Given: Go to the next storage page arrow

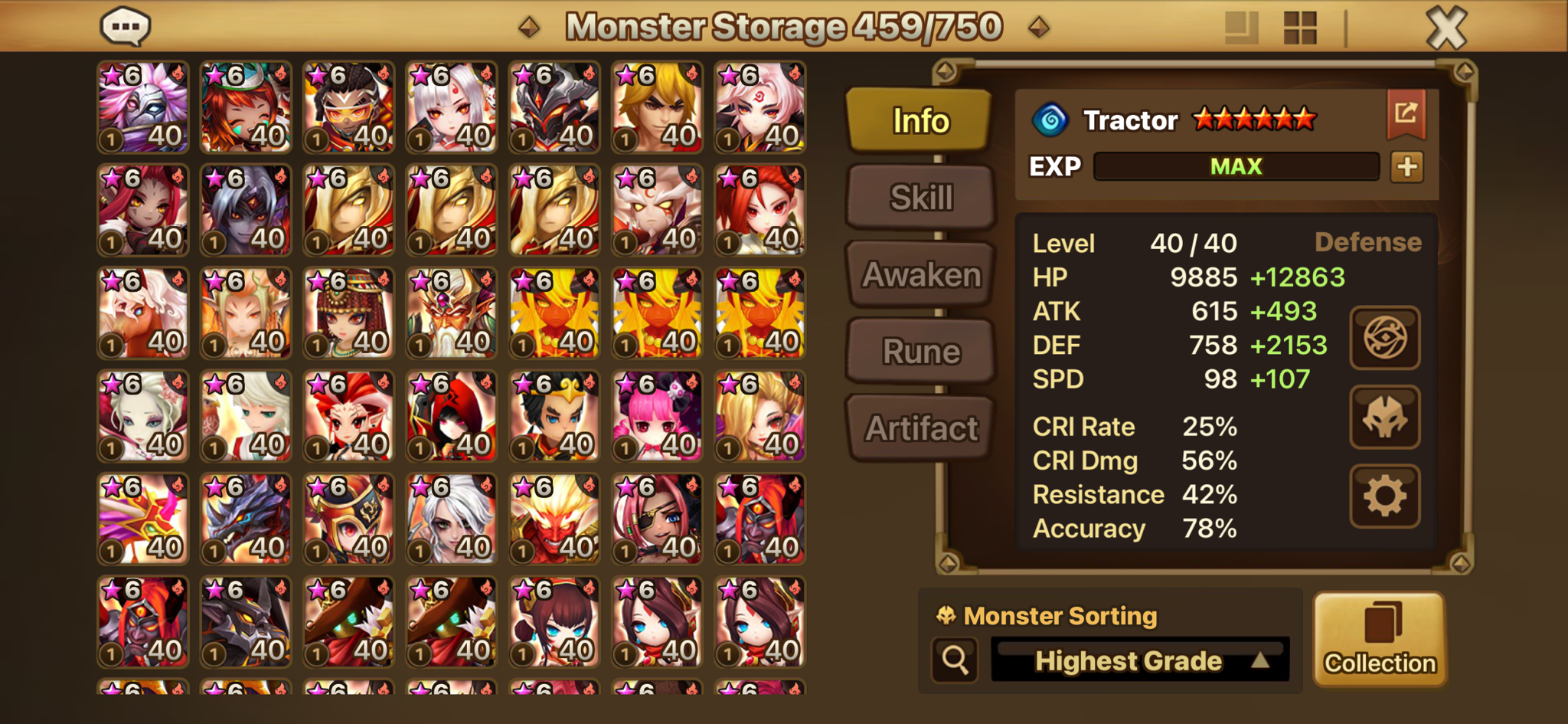Looking at the screenshot, I should click(x=1039, y=28).
